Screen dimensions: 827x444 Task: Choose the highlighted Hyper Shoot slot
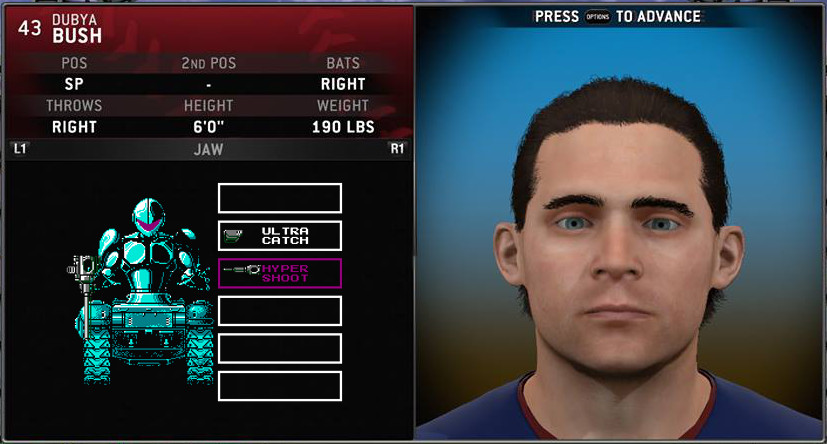tap(280, 273)
